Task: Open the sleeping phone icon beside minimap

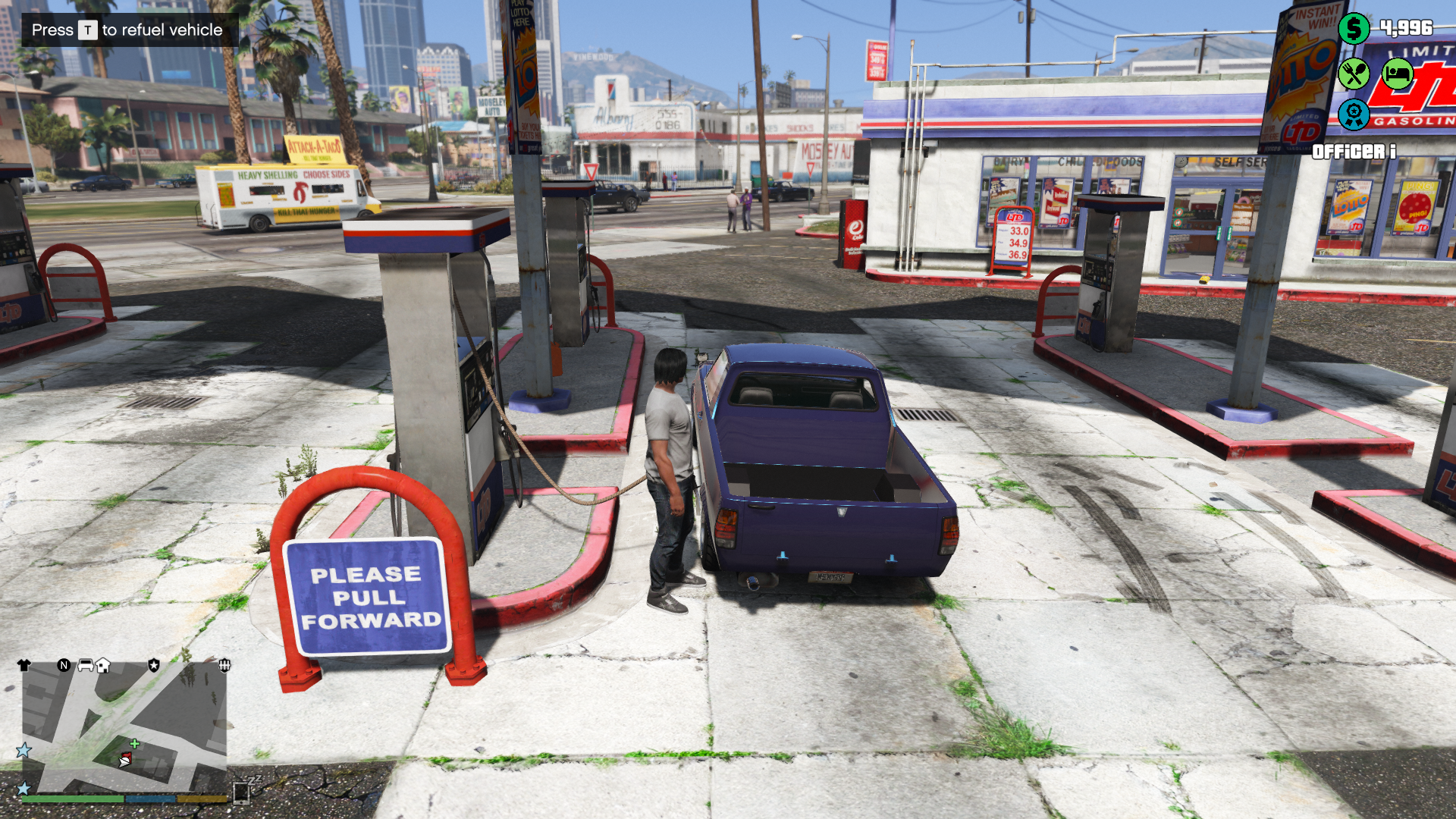Action: [x=243, y=792]
